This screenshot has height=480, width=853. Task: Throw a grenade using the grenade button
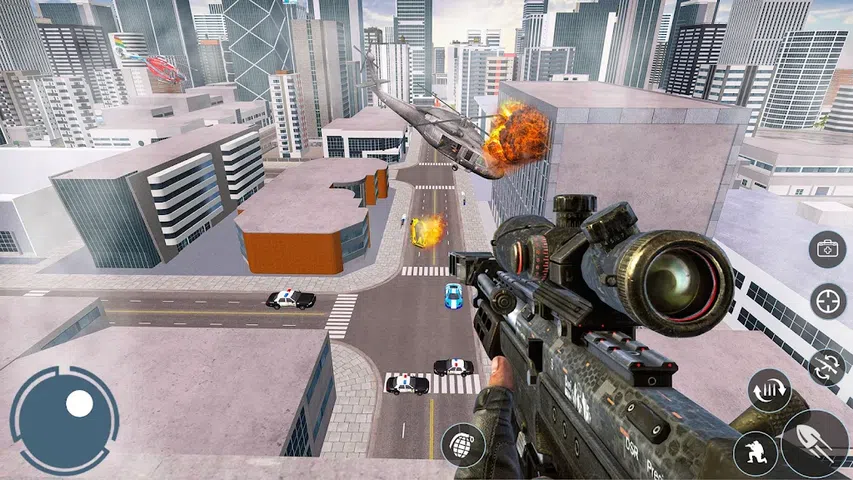pyautogui.click(x=463, y=443)
